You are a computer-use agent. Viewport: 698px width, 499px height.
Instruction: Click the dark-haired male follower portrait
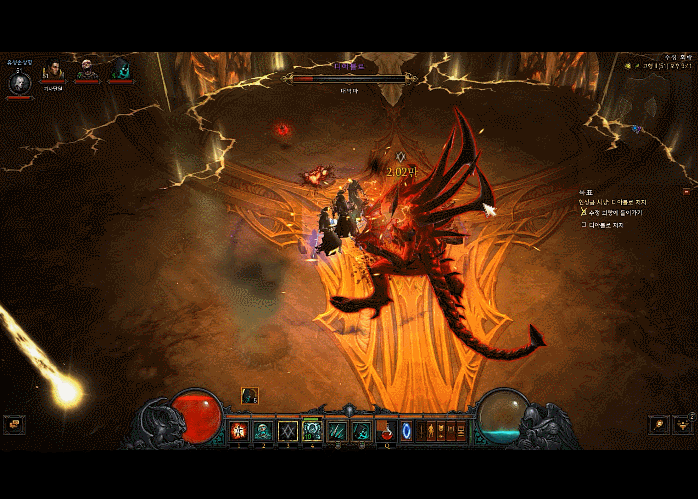53,69
